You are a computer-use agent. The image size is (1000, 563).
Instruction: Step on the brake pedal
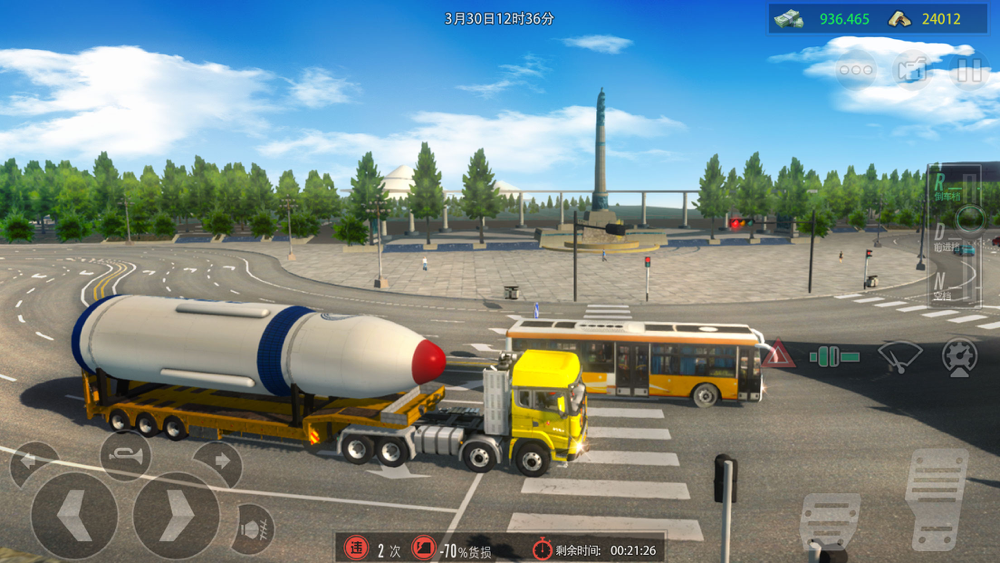pyautogui.click(x=829, y=521)
